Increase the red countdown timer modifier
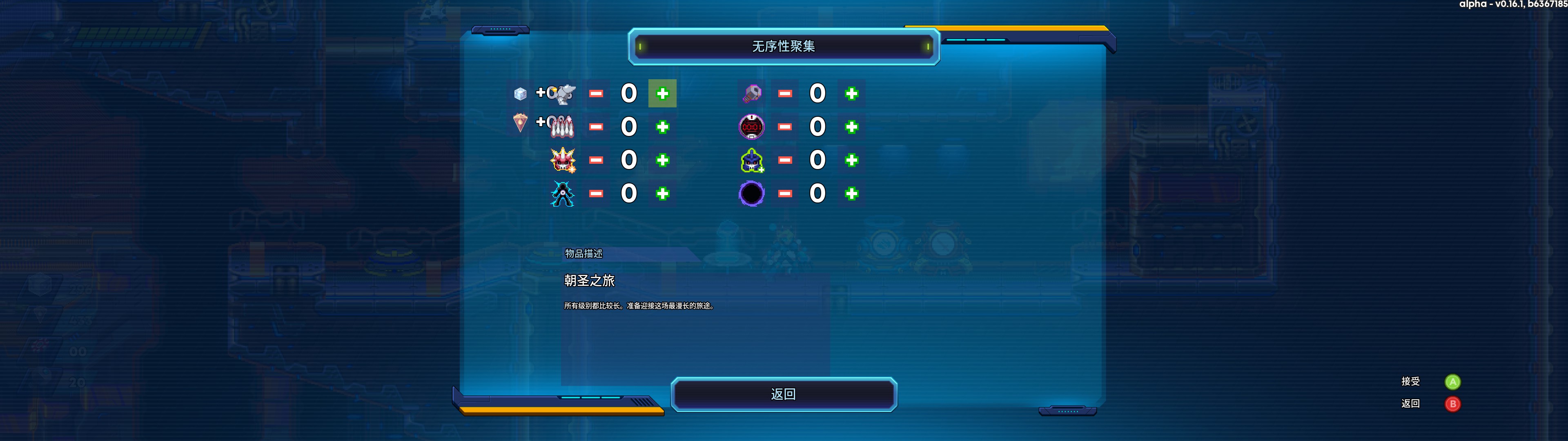The height and width of the screenshot is (441, 1568). point(851,127)
